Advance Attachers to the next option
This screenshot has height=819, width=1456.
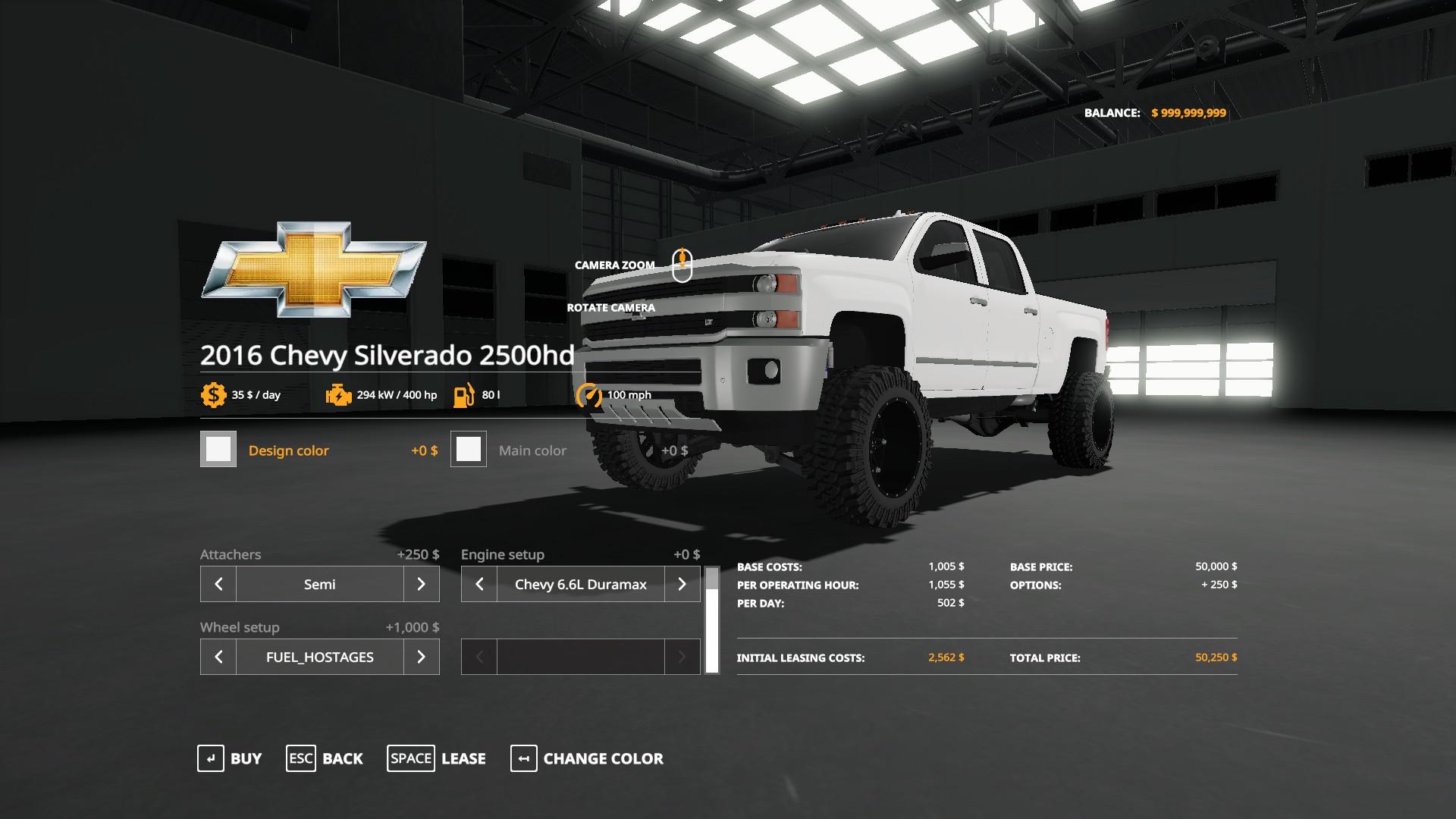coord(422,584)
